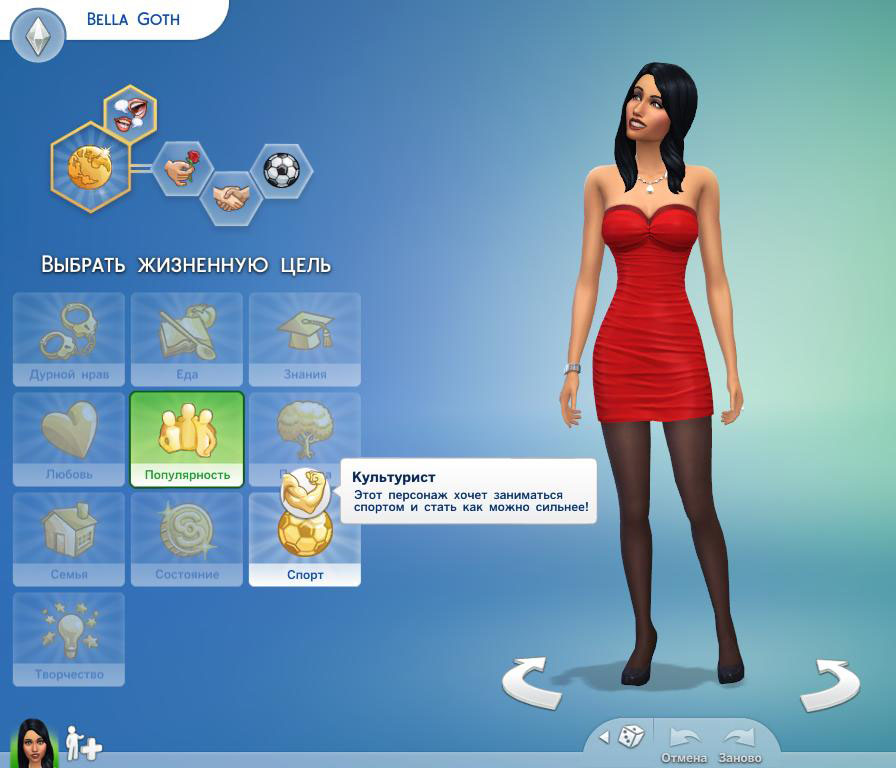Choose the Любовь aspiration tile
Image resolution: width=896 pixels, height=768 pixels.
pyautogui.click(x=69, y=439)
